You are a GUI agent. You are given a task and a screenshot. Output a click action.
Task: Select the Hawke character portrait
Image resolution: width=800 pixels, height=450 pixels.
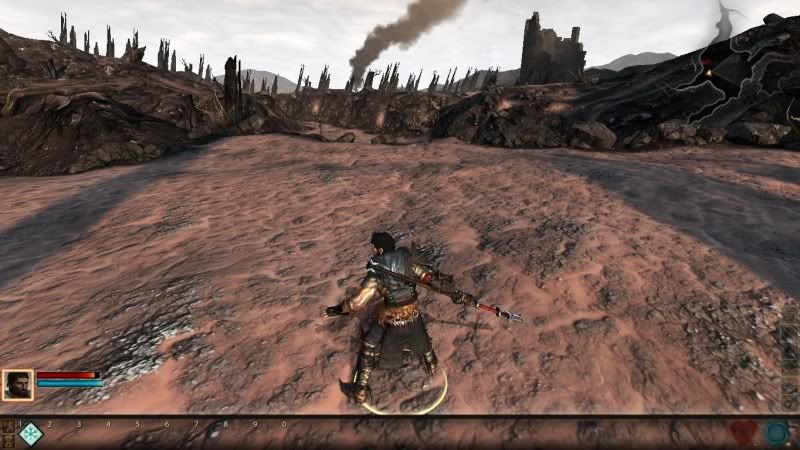pos(17,385)
